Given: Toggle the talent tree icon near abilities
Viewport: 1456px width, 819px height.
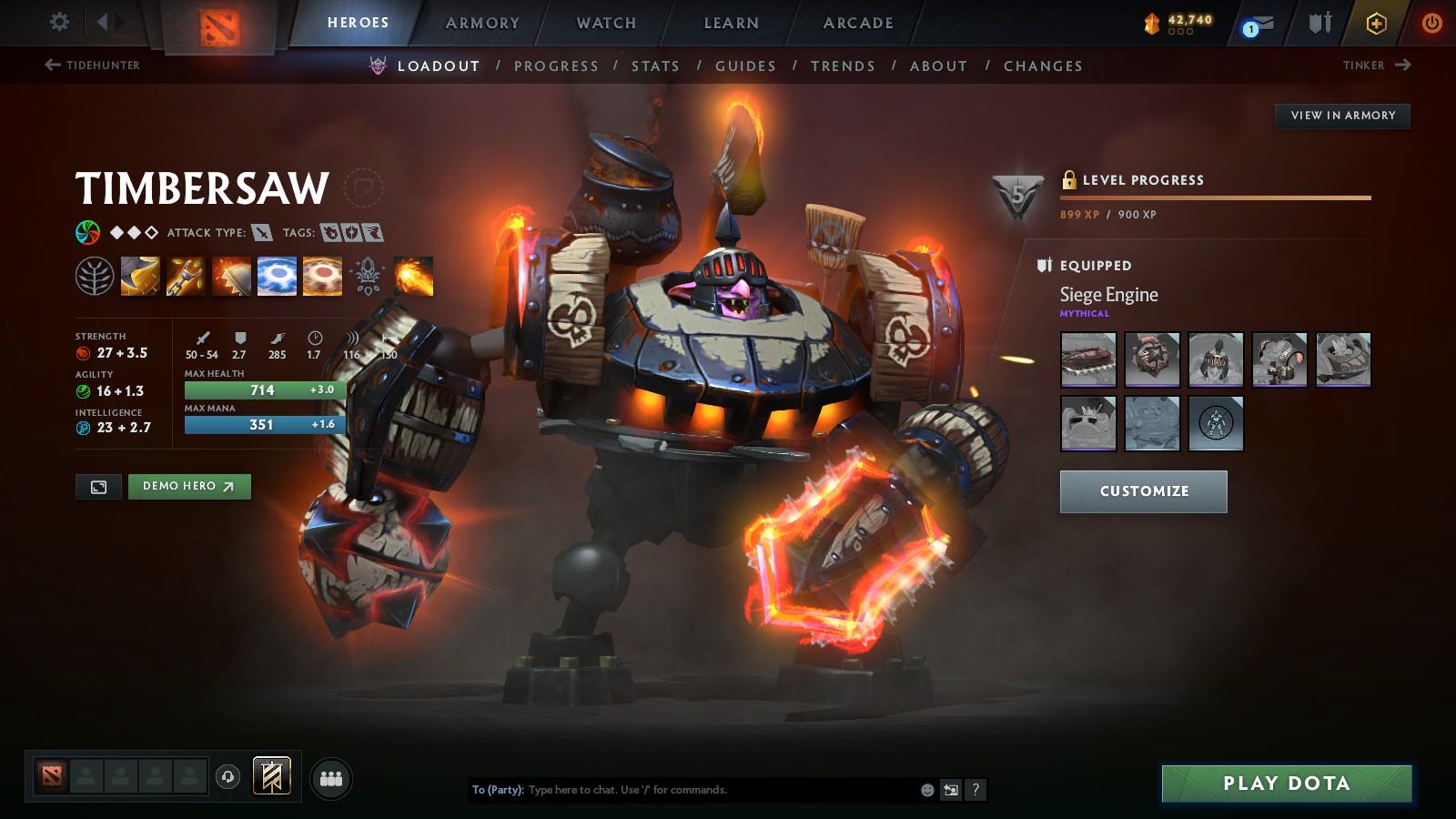Looking at the screenshot, I should (x=93, y=277).
